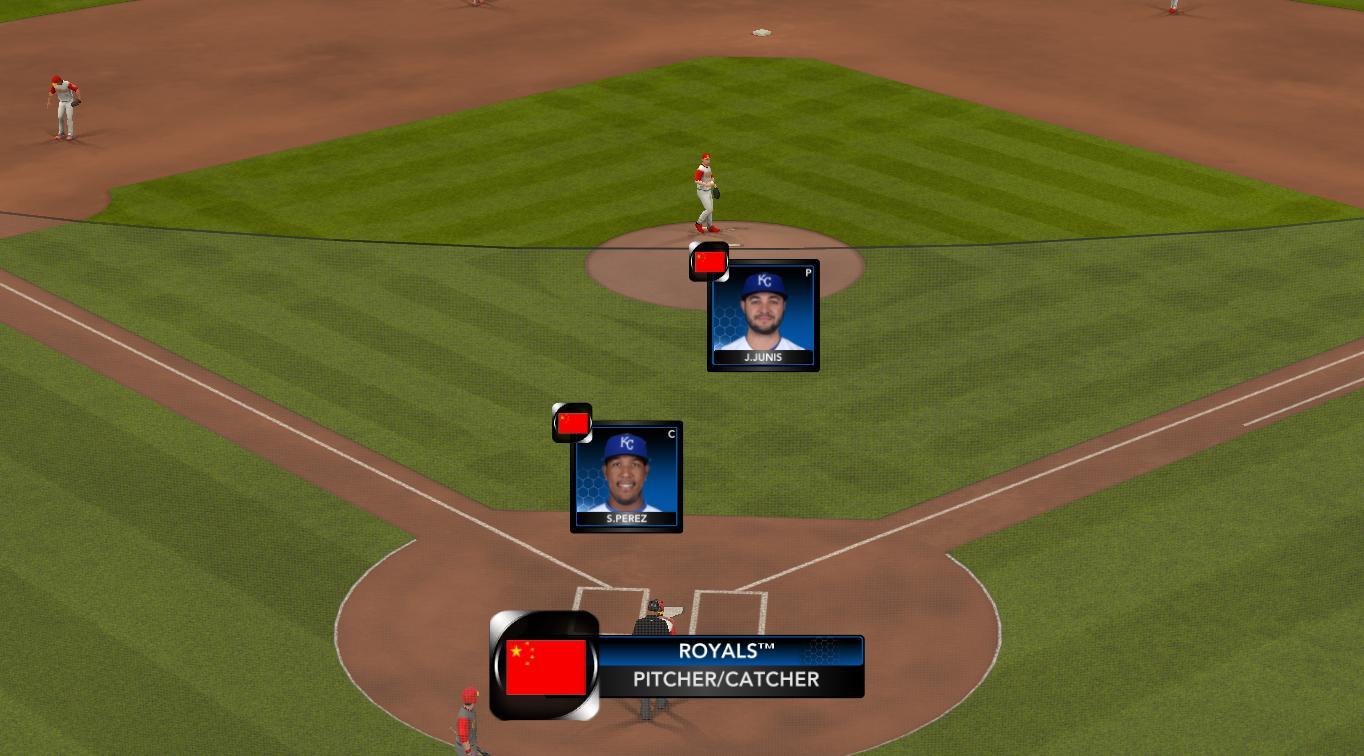The width and height of the screenshot is (1364, 756).
Task: Click the Royals Pitcher/Catcher banner
Action: [728, 666]
